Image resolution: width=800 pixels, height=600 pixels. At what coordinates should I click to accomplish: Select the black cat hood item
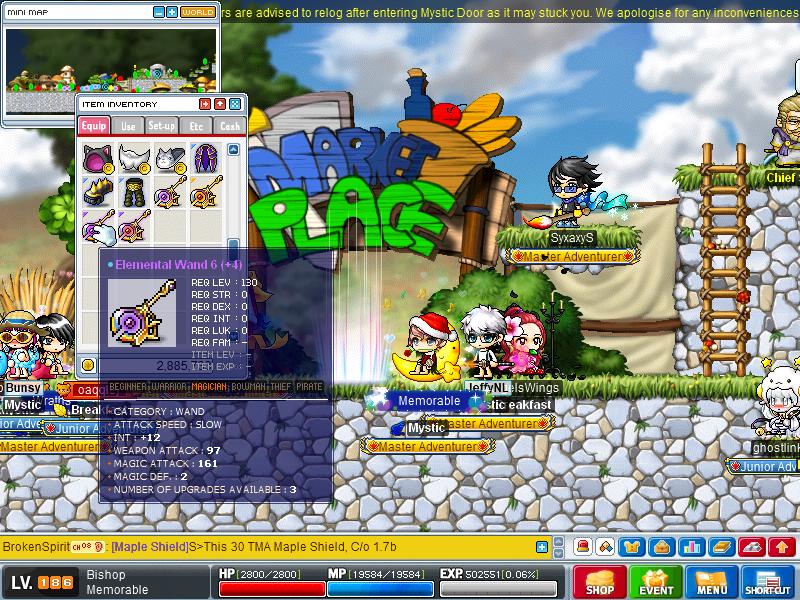point(97,158)
